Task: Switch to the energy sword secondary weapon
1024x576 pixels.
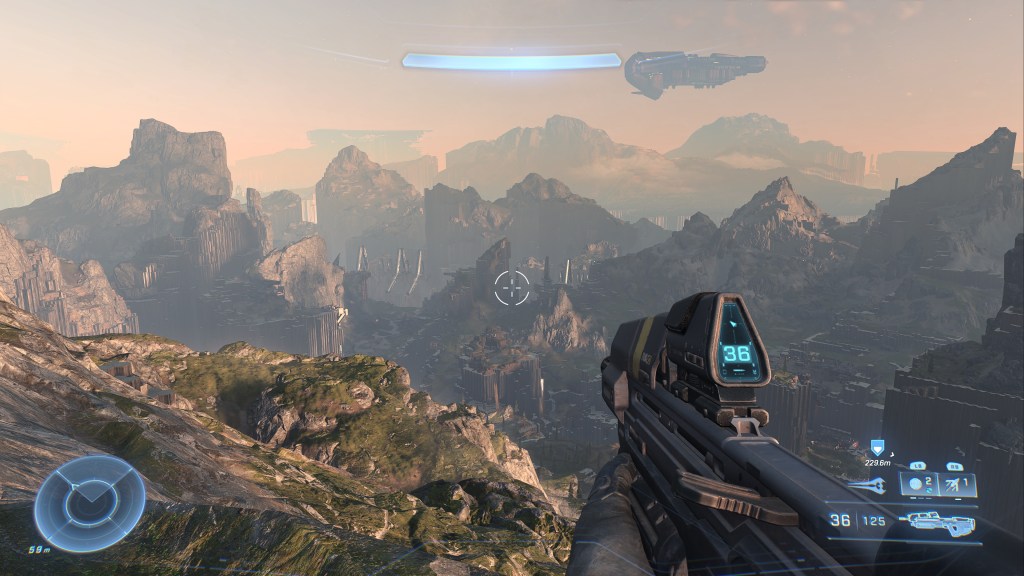Action: tap(866, 485)
